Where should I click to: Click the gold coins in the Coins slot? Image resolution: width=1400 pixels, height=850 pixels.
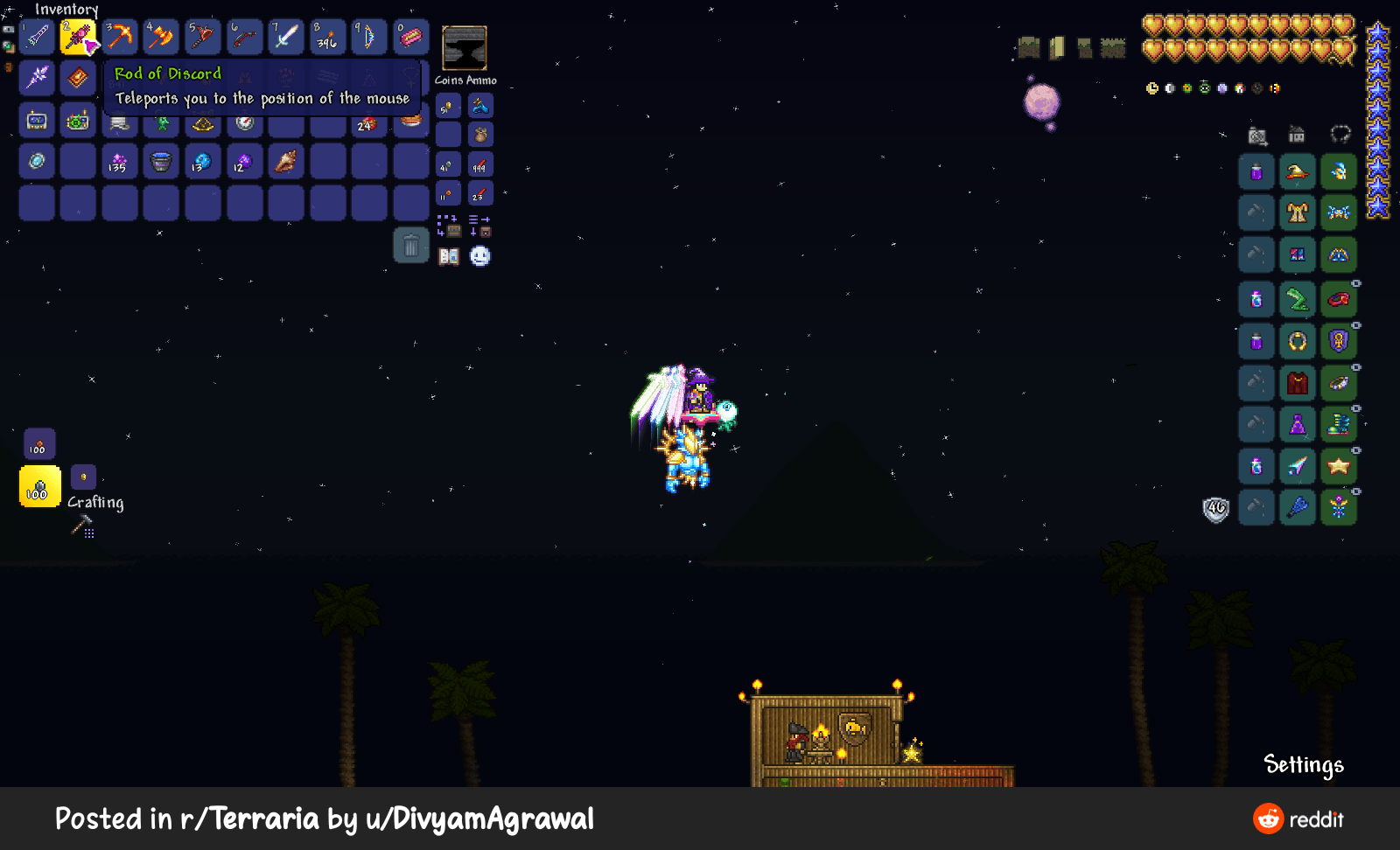coord(446,105)
